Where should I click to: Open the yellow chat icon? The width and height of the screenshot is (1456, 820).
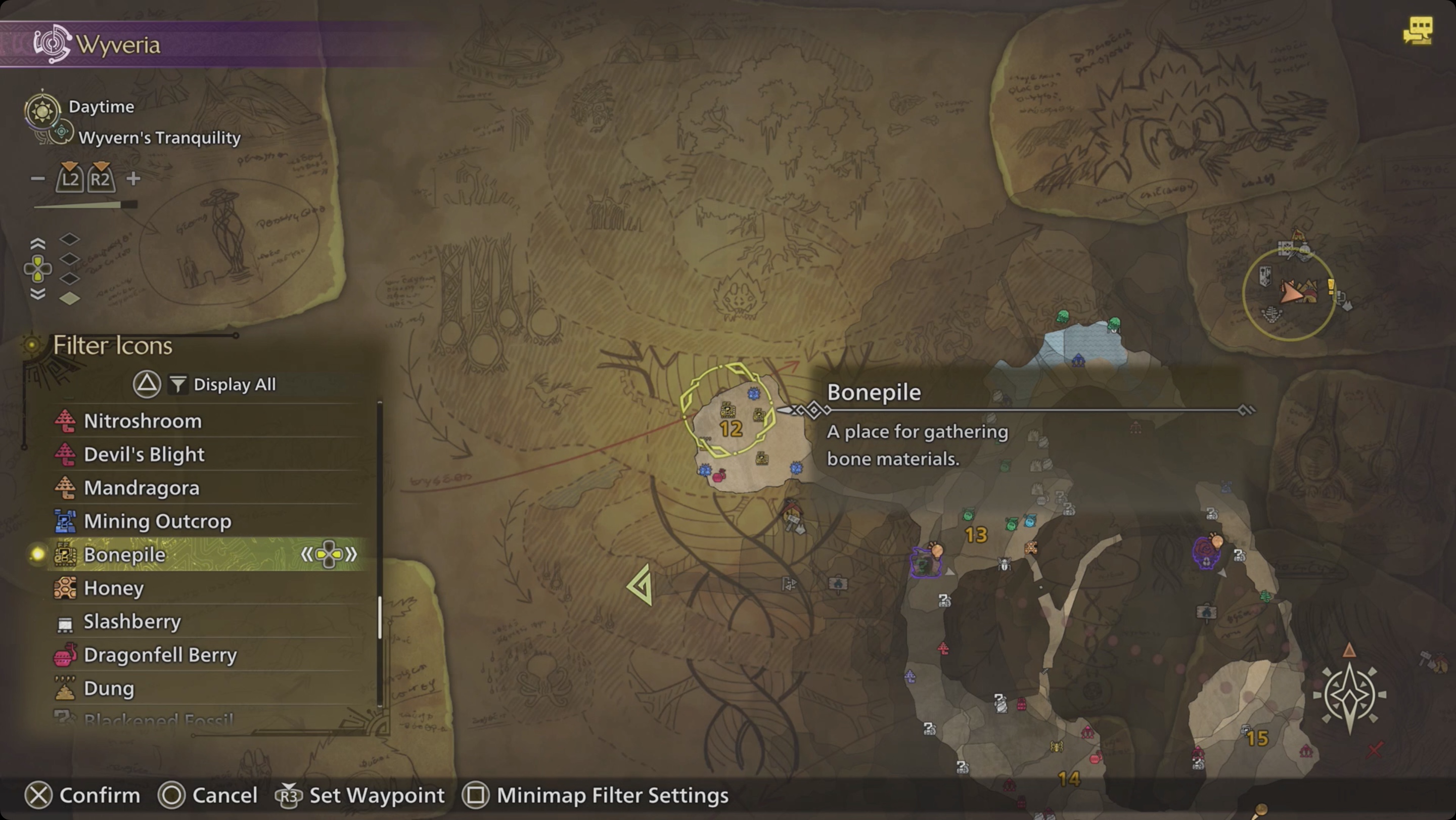point(1418,30)
